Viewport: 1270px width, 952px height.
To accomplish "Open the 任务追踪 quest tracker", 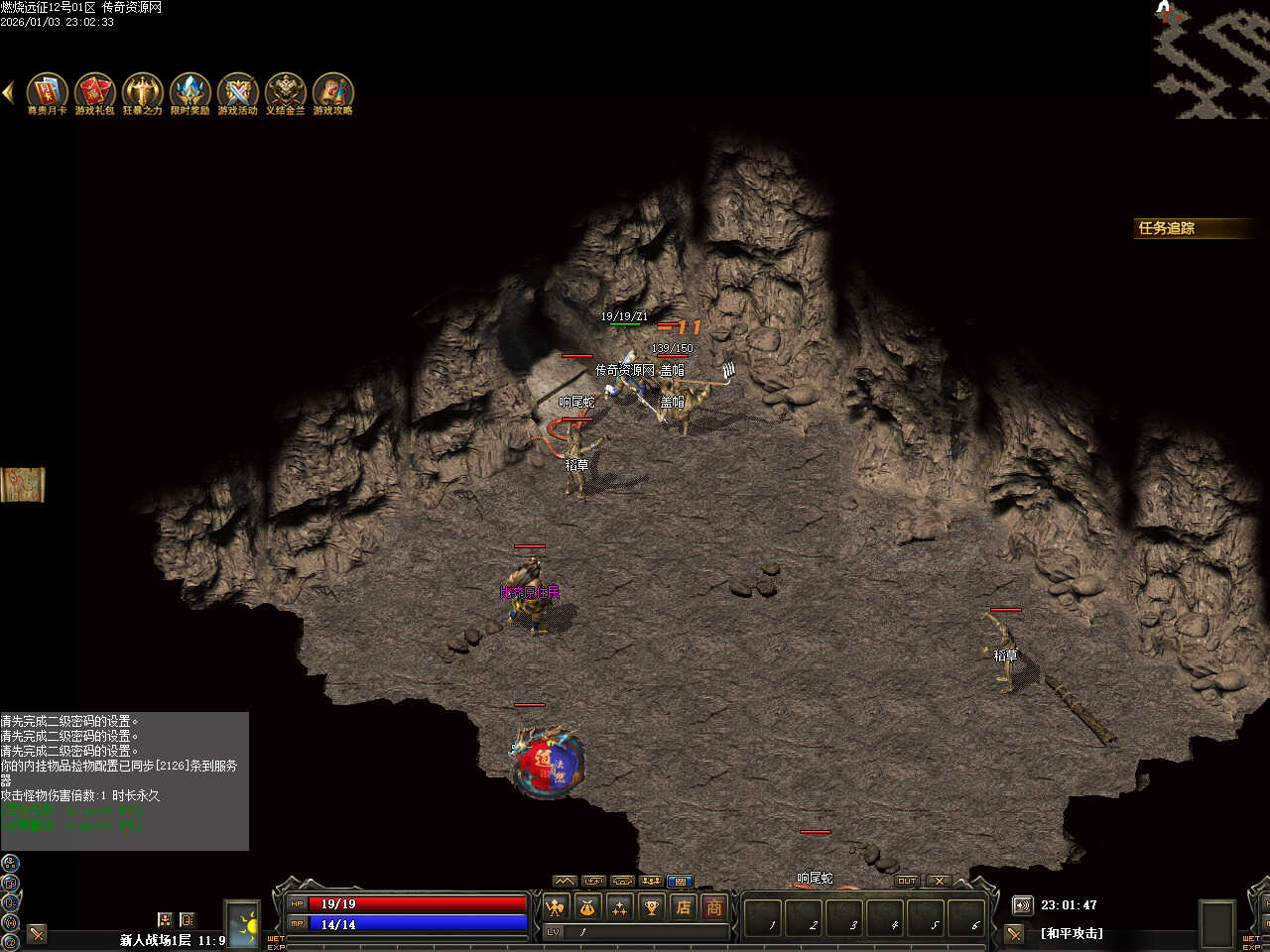I will 1189,228.
